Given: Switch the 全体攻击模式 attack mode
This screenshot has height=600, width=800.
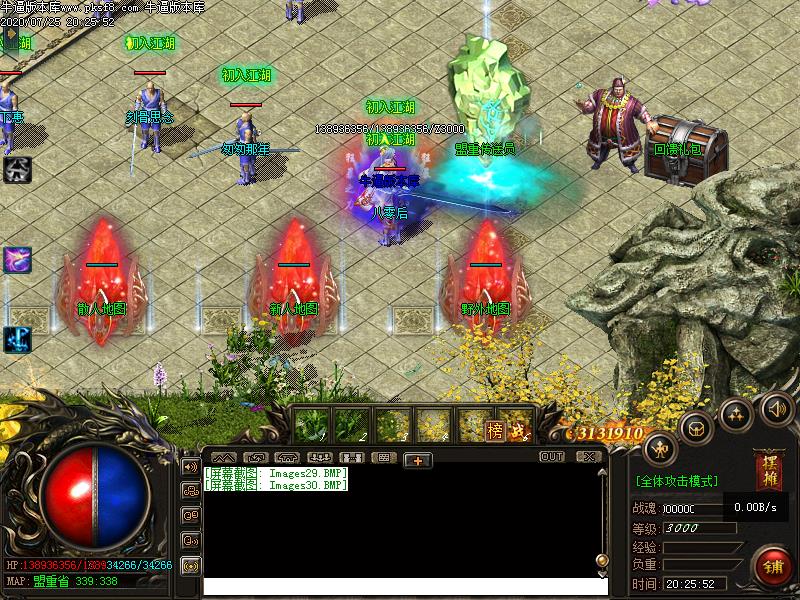Looking at the screenshot, I should 676,481.
